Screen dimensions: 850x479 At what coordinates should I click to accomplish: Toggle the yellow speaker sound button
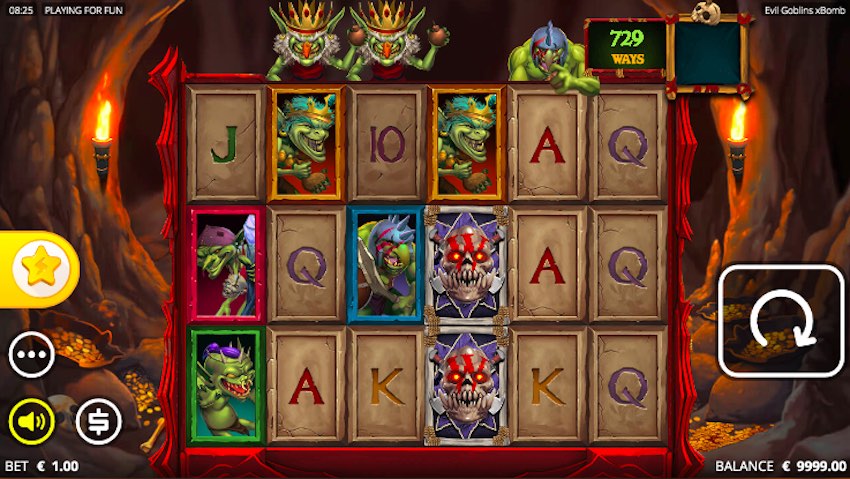pos(32,422)
